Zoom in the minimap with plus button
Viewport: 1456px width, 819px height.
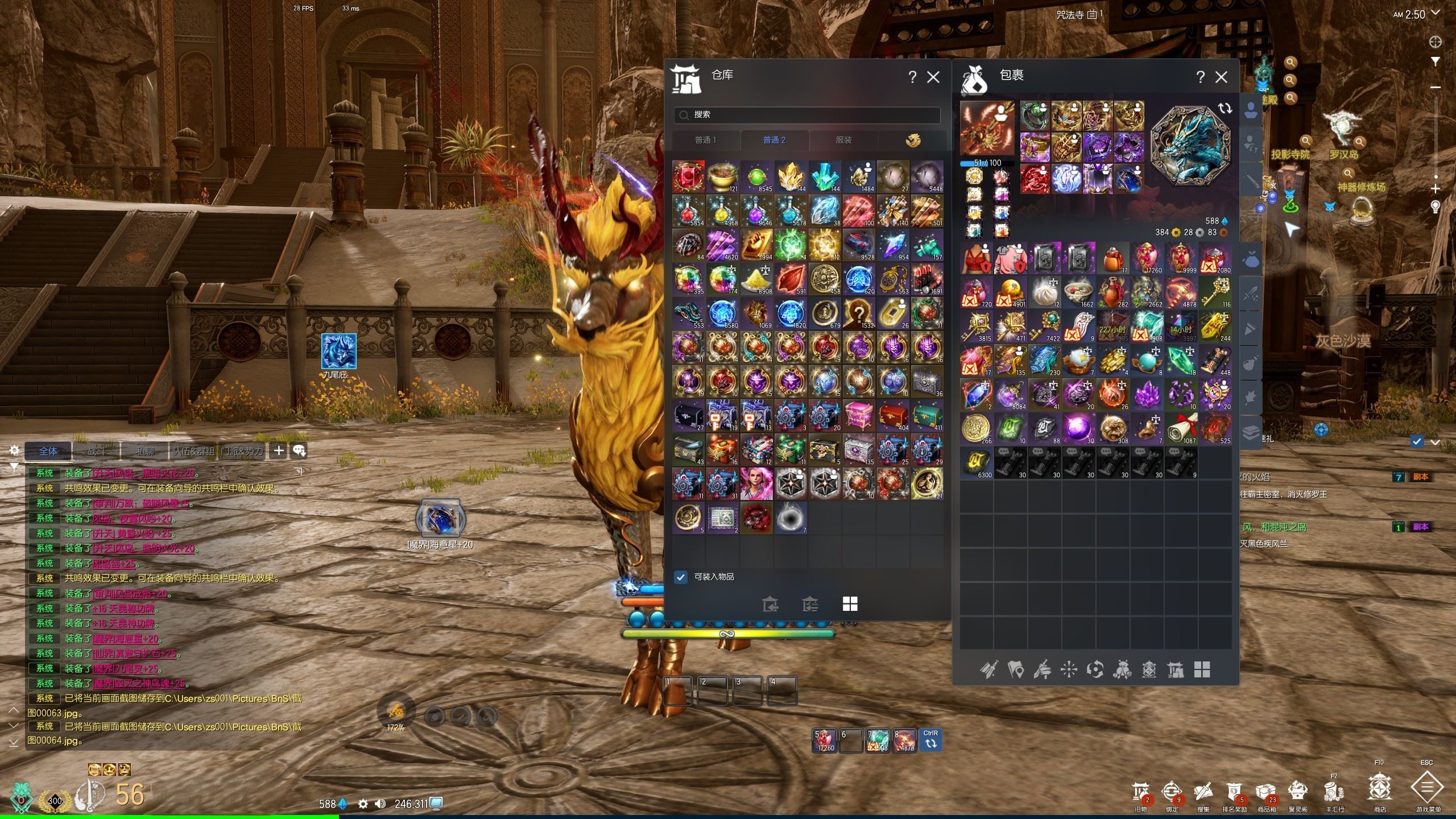click(1436, 189)
